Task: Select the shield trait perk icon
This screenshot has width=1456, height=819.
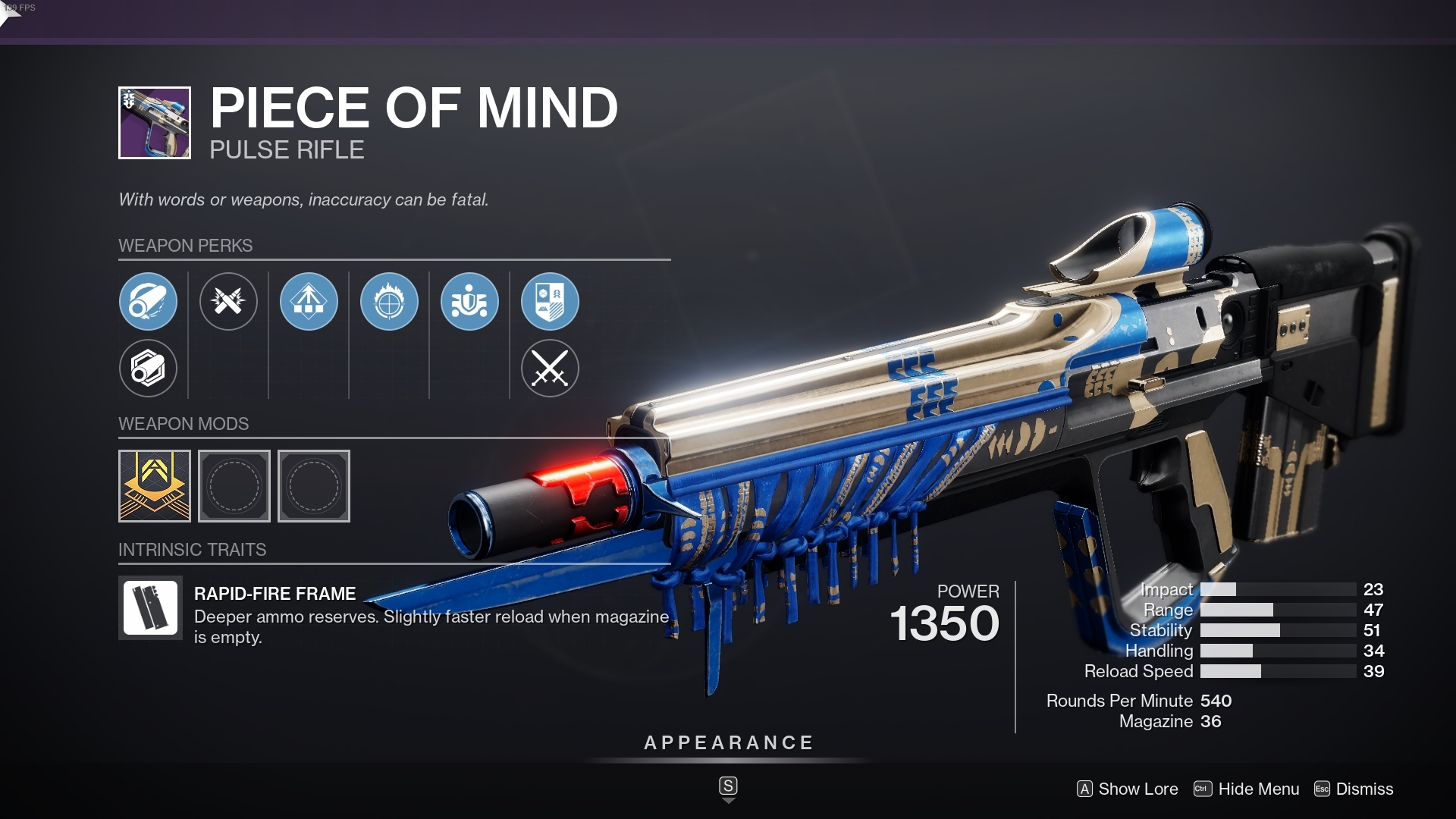Action: 469,301
